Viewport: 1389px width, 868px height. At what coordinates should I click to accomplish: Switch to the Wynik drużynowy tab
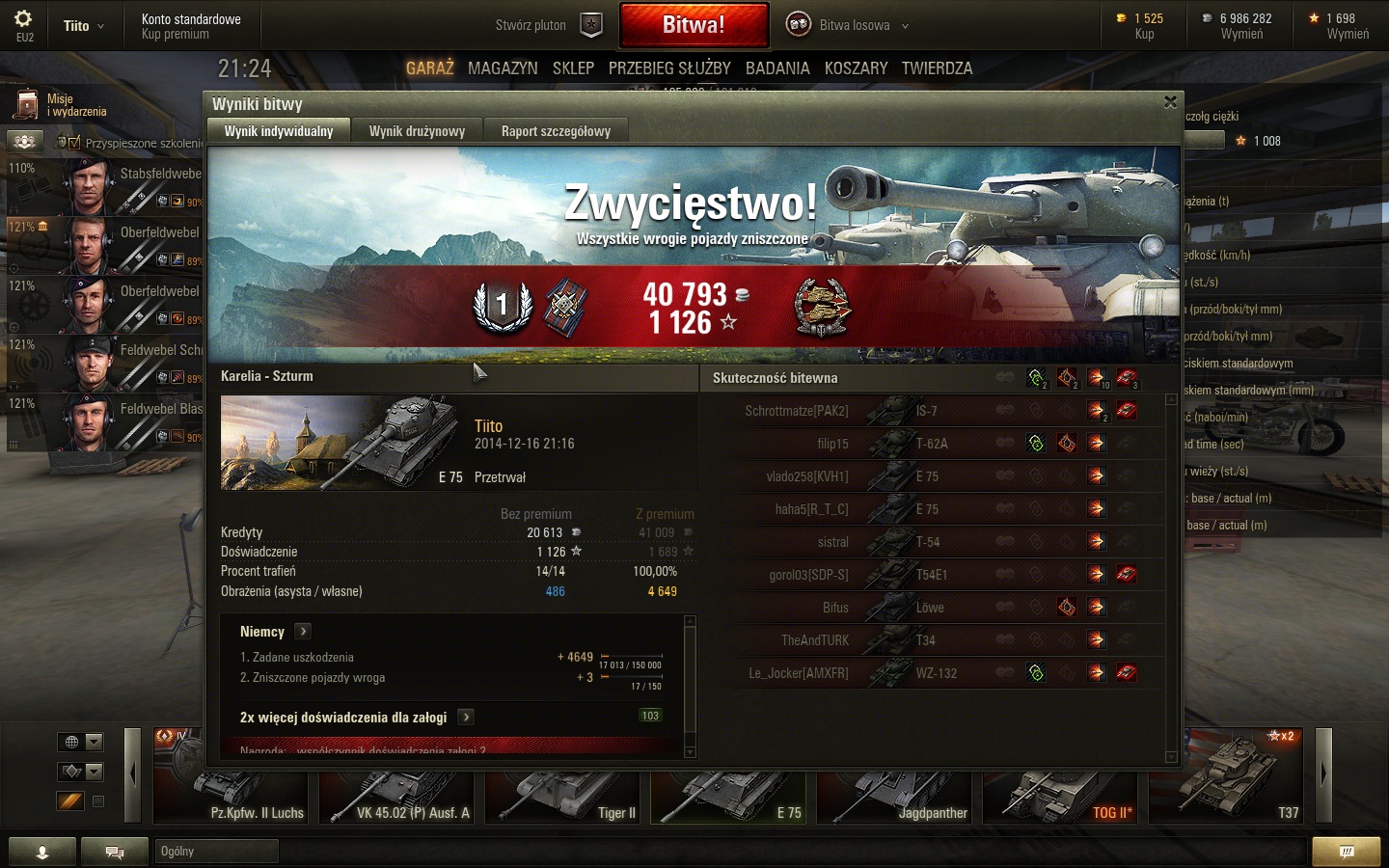(x=417, y=131)
